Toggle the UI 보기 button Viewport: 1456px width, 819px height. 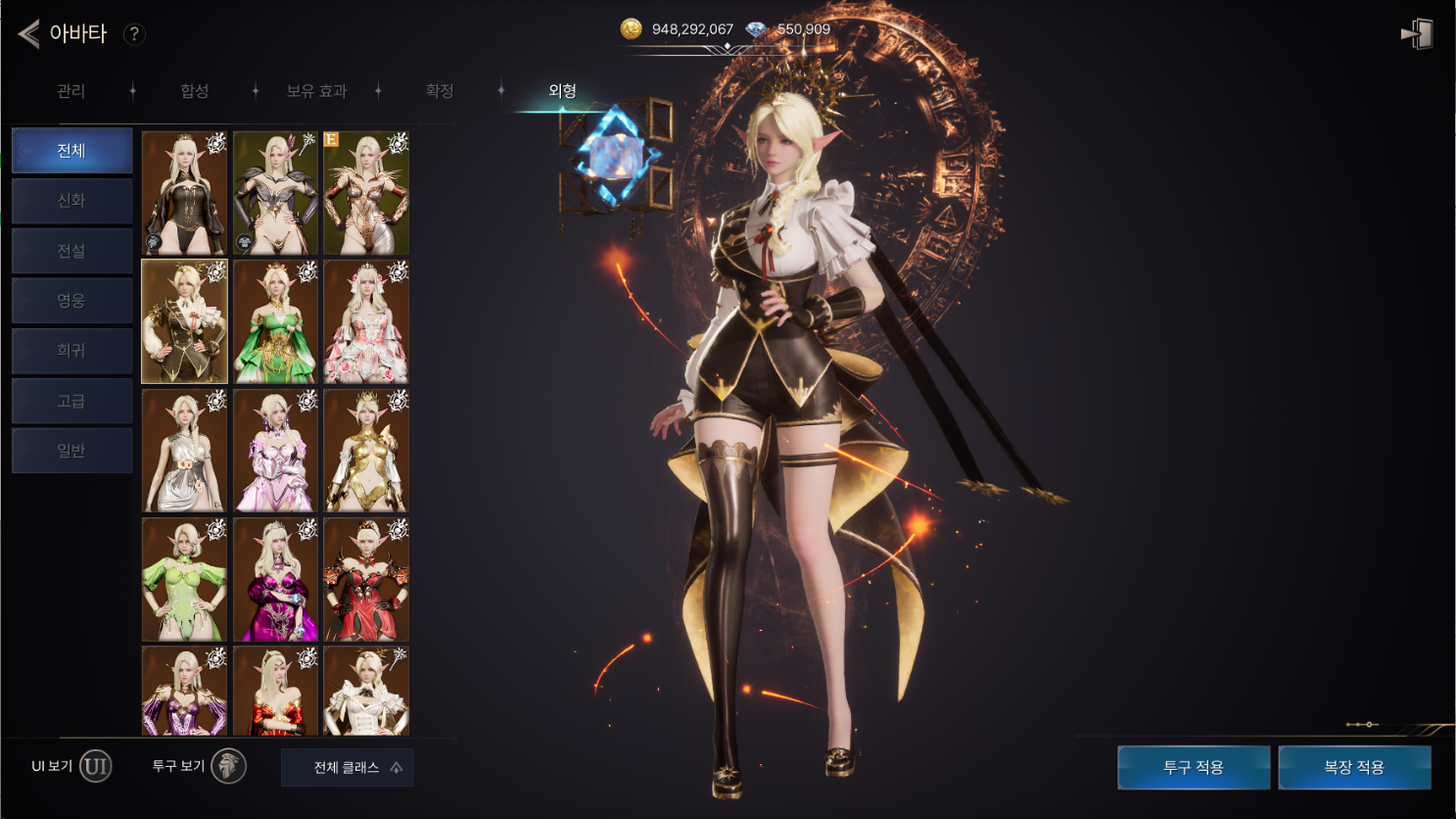click(95, 766)
